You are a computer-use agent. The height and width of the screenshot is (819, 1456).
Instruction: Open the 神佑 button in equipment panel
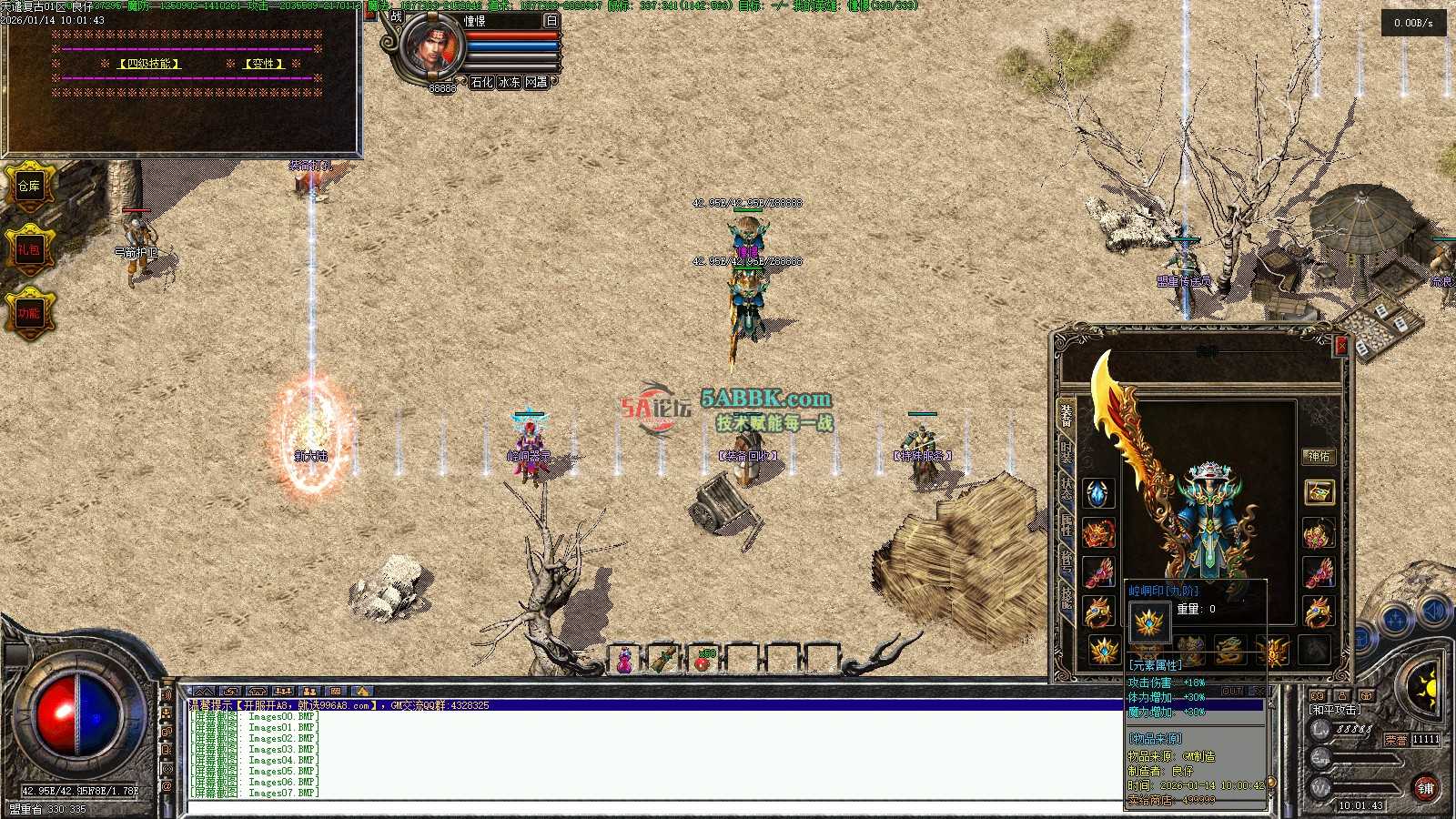[1318, 456]
